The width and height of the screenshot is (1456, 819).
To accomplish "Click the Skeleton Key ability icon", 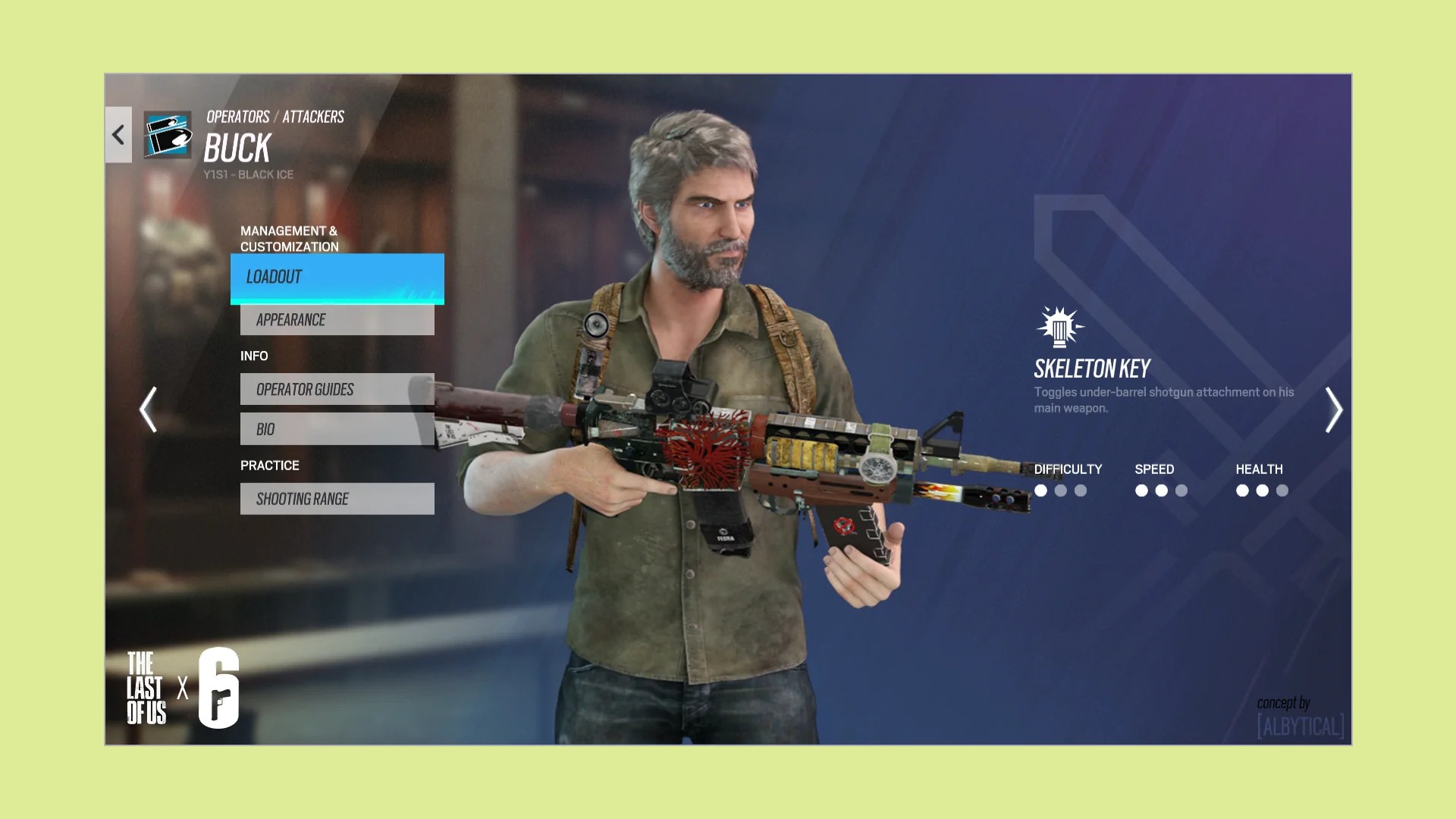I will (1059, 328).
